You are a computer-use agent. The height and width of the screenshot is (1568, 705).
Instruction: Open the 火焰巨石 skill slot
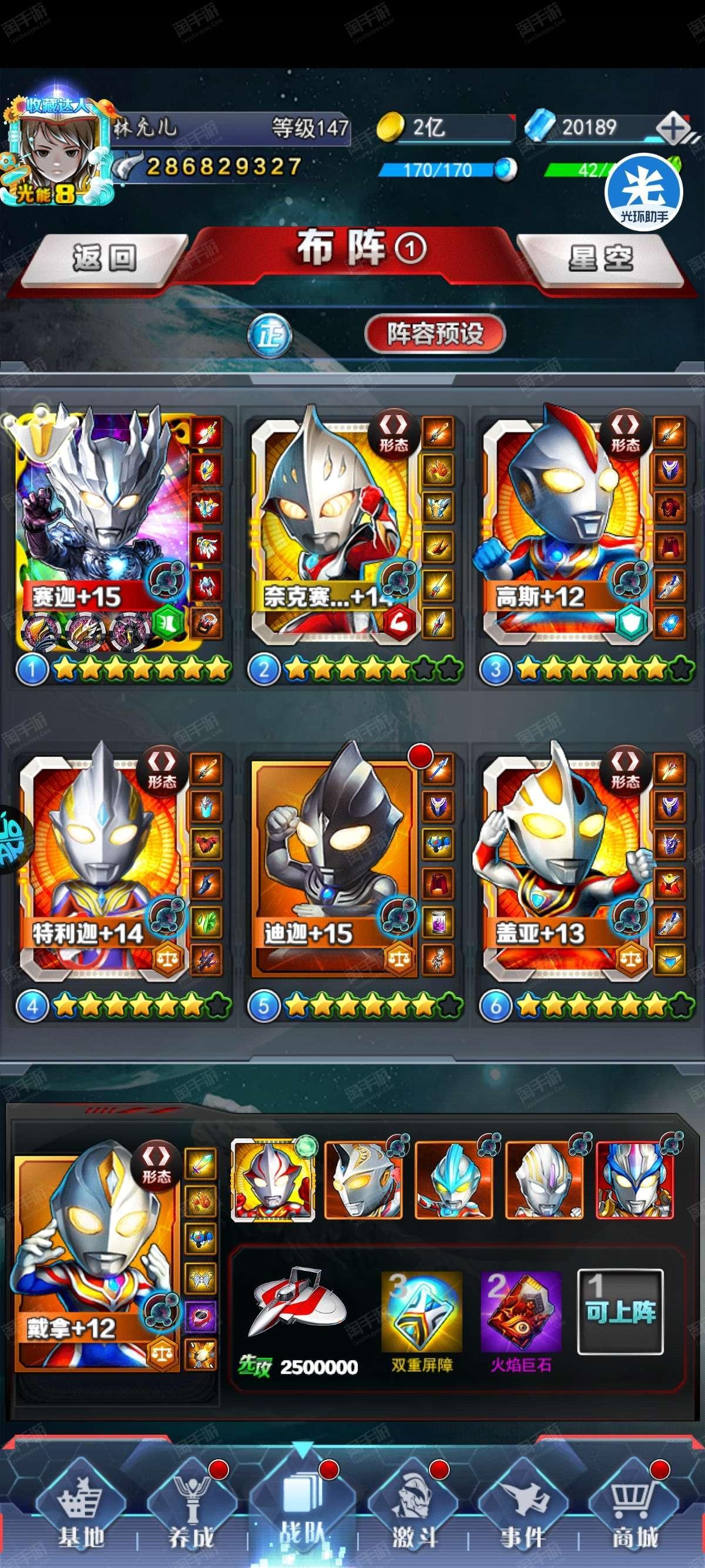point(521,1304)
